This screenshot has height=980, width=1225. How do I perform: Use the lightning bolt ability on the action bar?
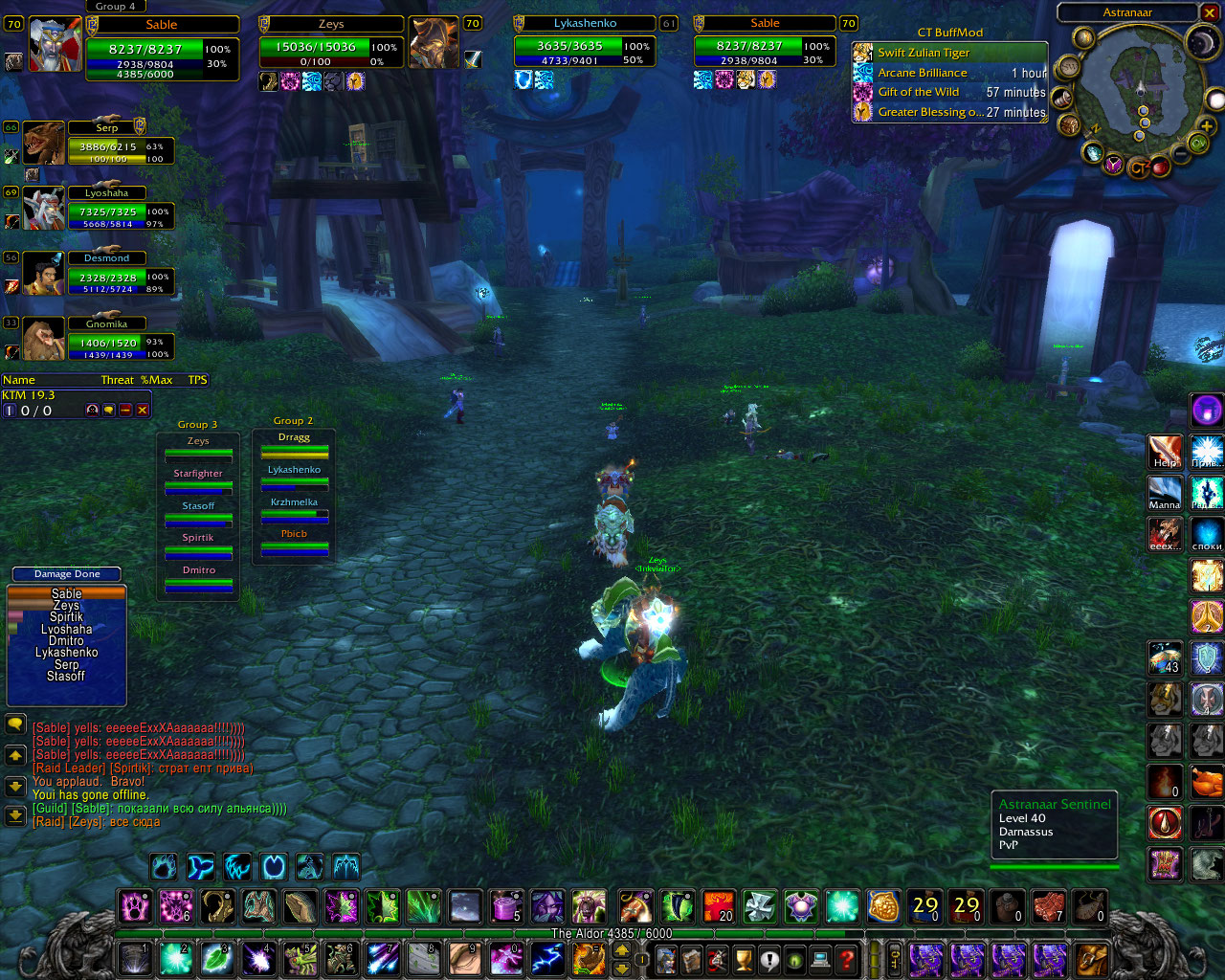[546, 957]
